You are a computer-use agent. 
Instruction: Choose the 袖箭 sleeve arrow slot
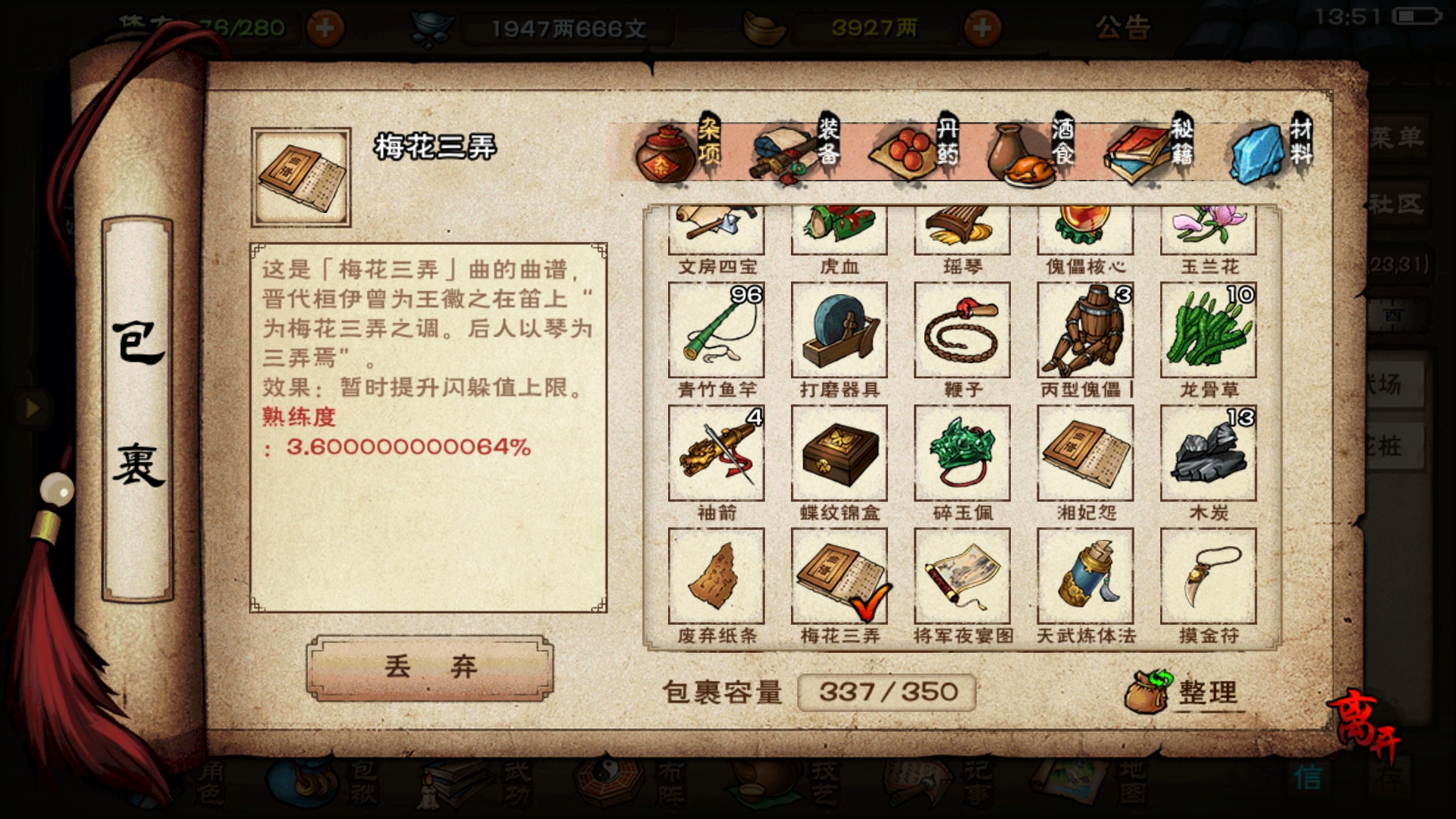pos(716,453)
